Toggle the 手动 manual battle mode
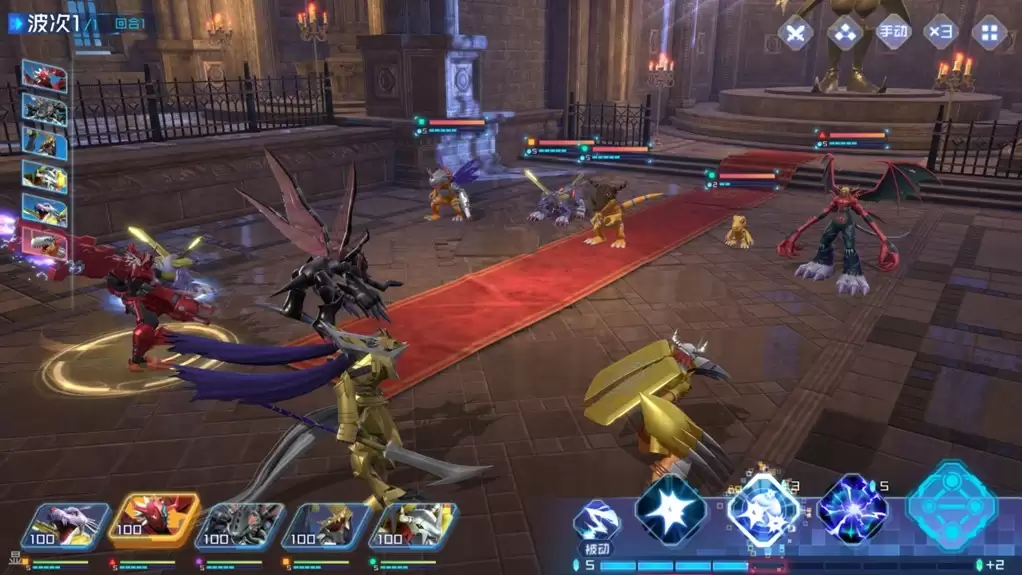Viewport: 1022px width, 575px height. [893, 32]
